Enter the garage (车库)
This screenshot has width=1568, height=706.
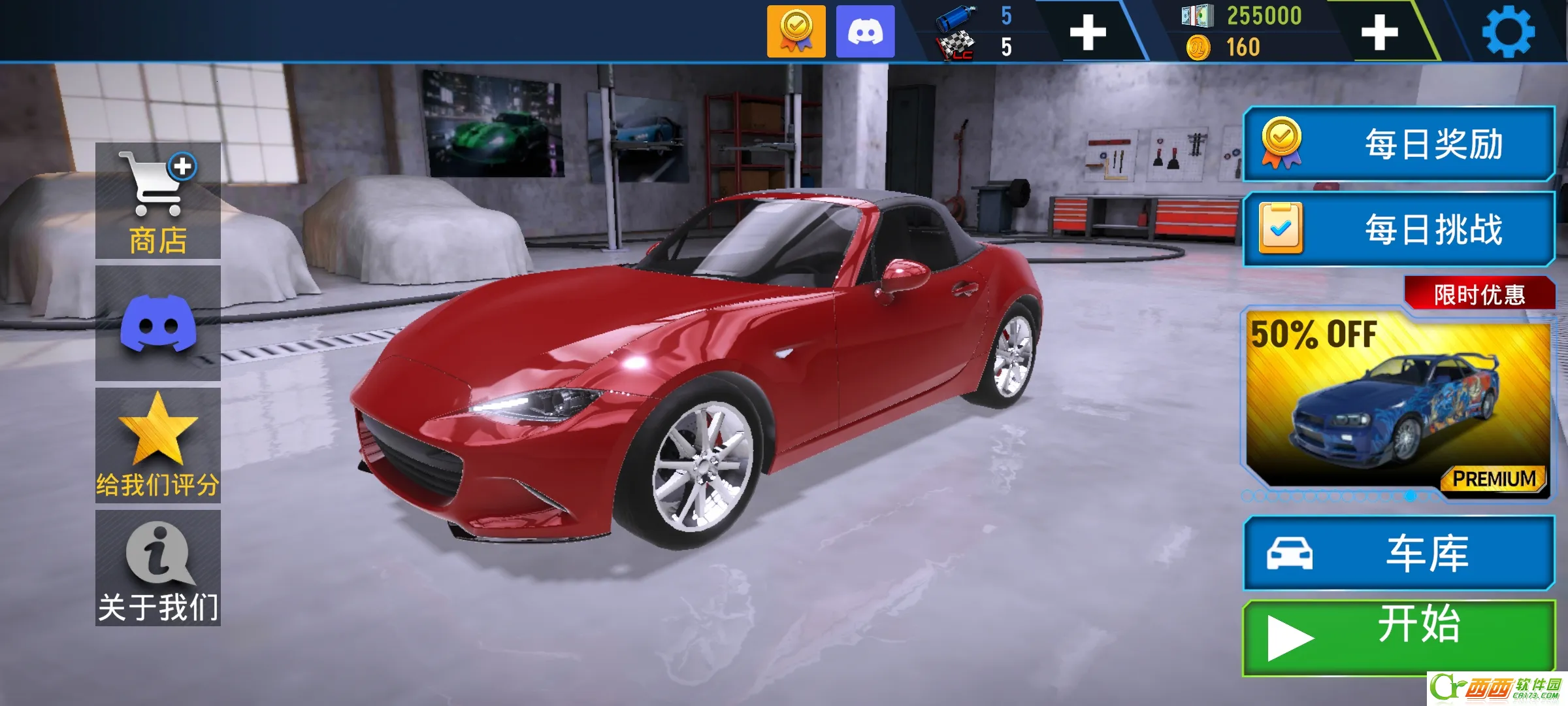click(x=1399, y=554)
